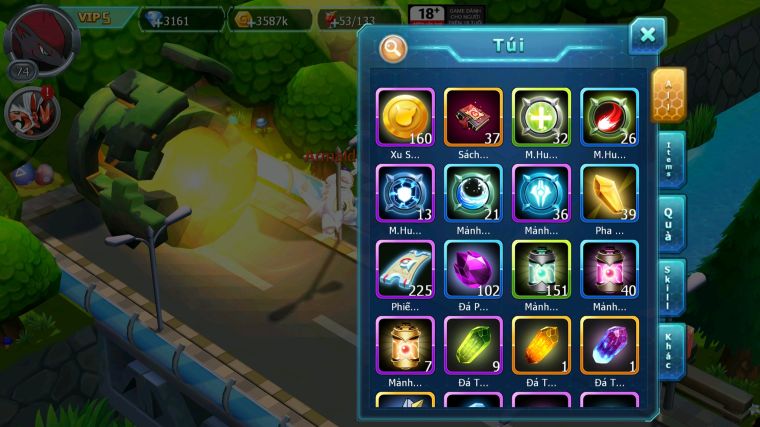Open the Skill tab
The width and height of the screenshot is (760, 427).
point(668,287)
